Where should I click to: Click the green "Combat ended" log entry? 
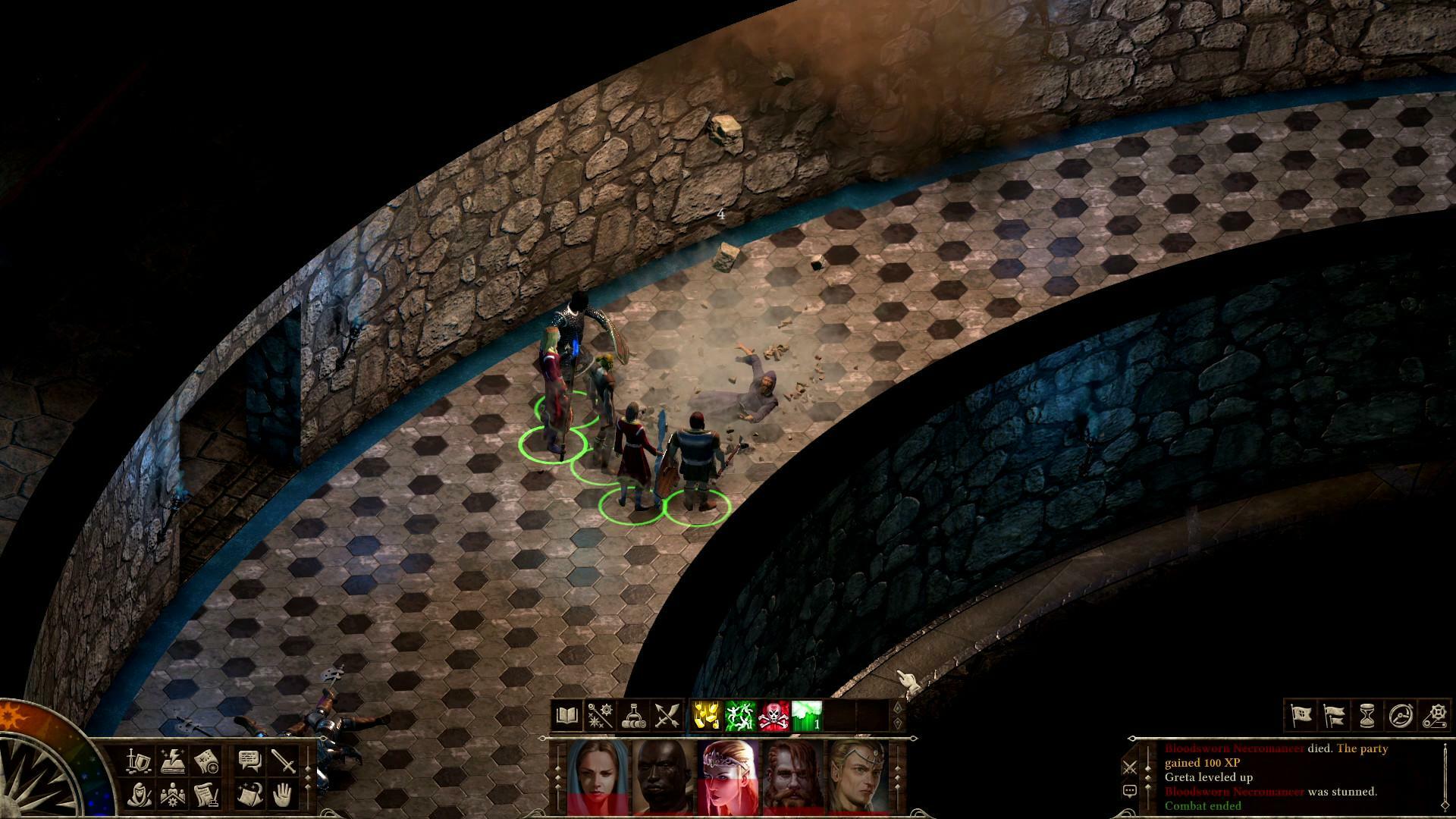(1202, 805)
